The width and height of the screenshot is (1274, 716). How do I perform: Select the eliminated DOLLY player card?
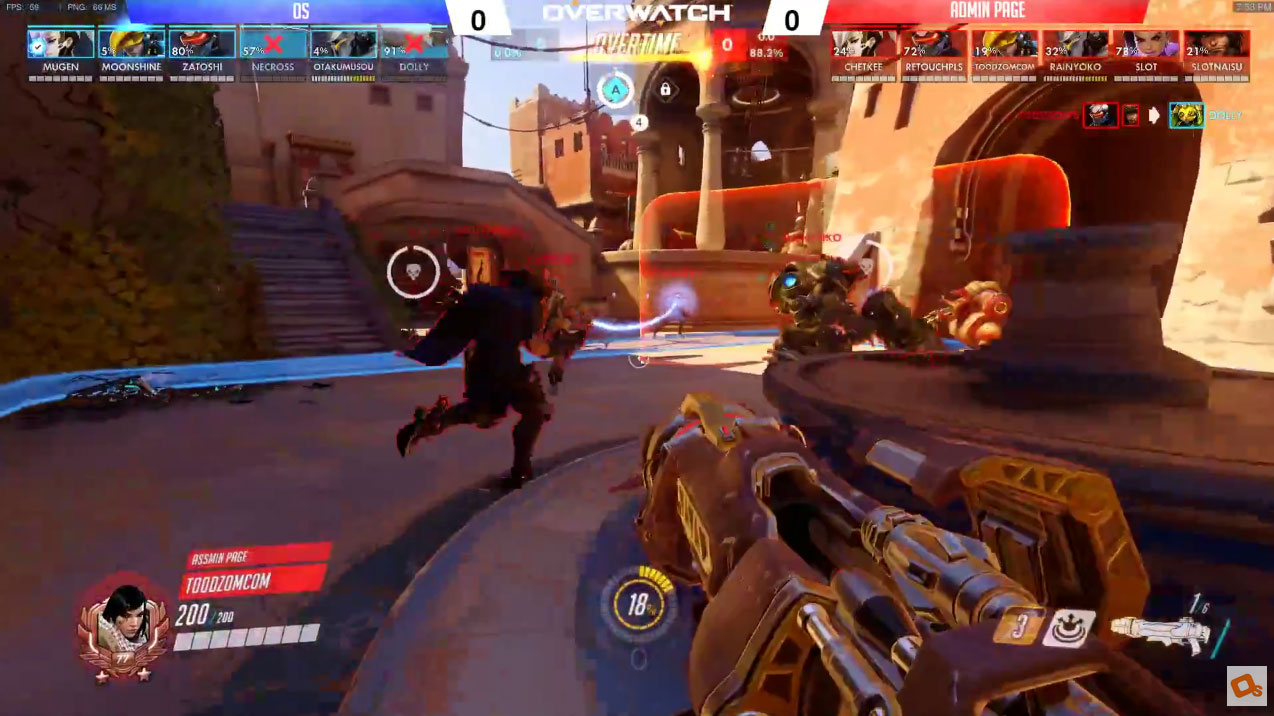(x=414, y=44)
